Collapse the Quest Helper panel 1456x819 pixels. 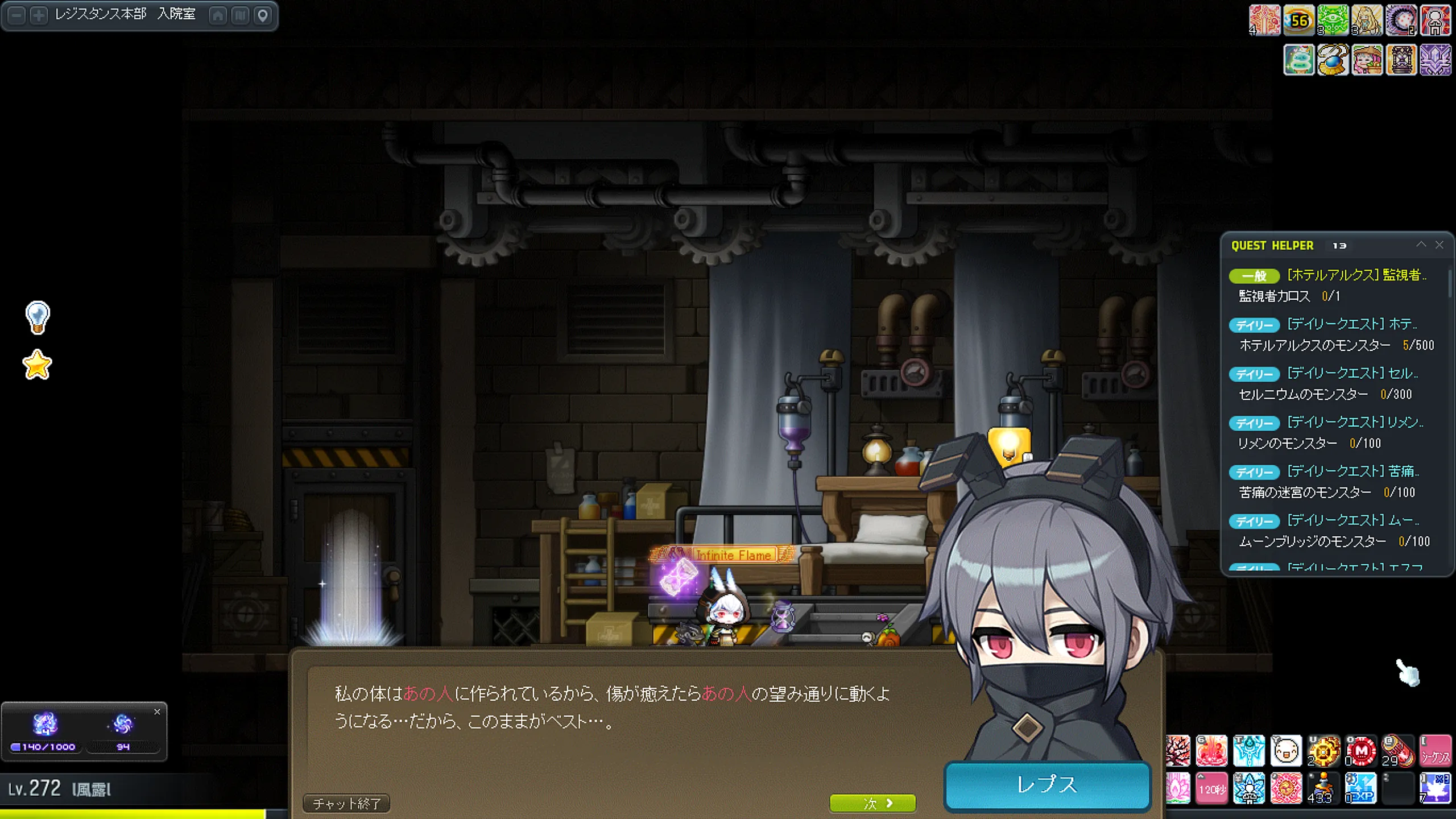1421,245
